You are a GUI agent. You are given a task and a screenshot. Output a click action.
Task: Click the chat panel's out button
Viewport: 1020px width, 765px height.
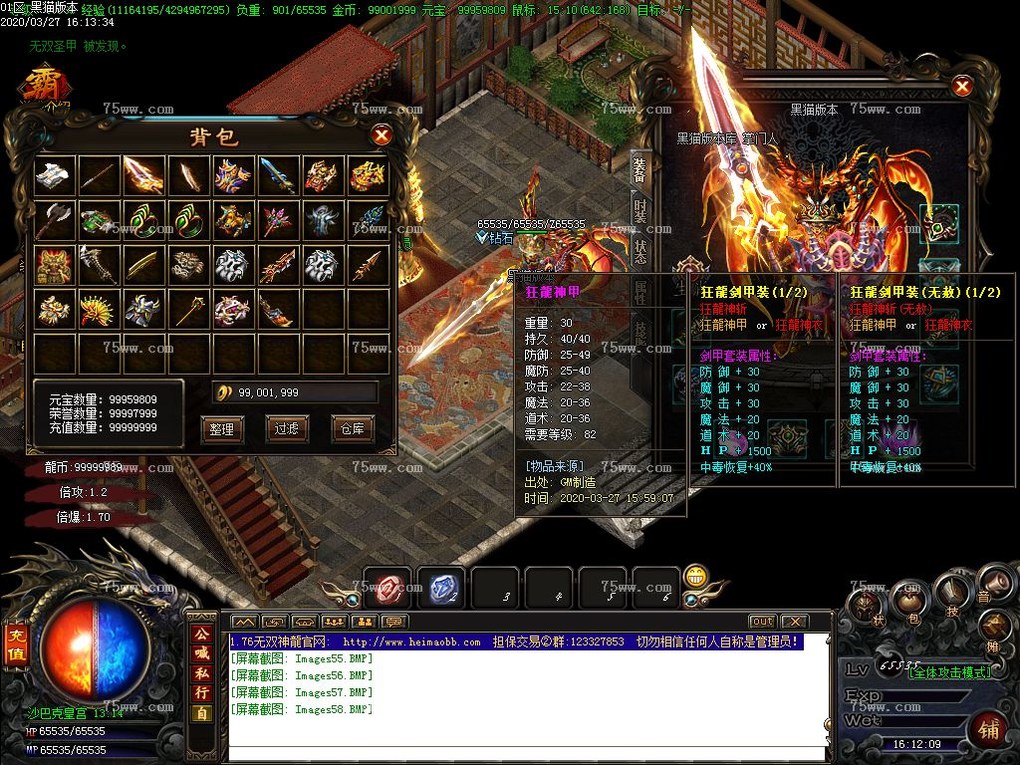coord(762,621)
